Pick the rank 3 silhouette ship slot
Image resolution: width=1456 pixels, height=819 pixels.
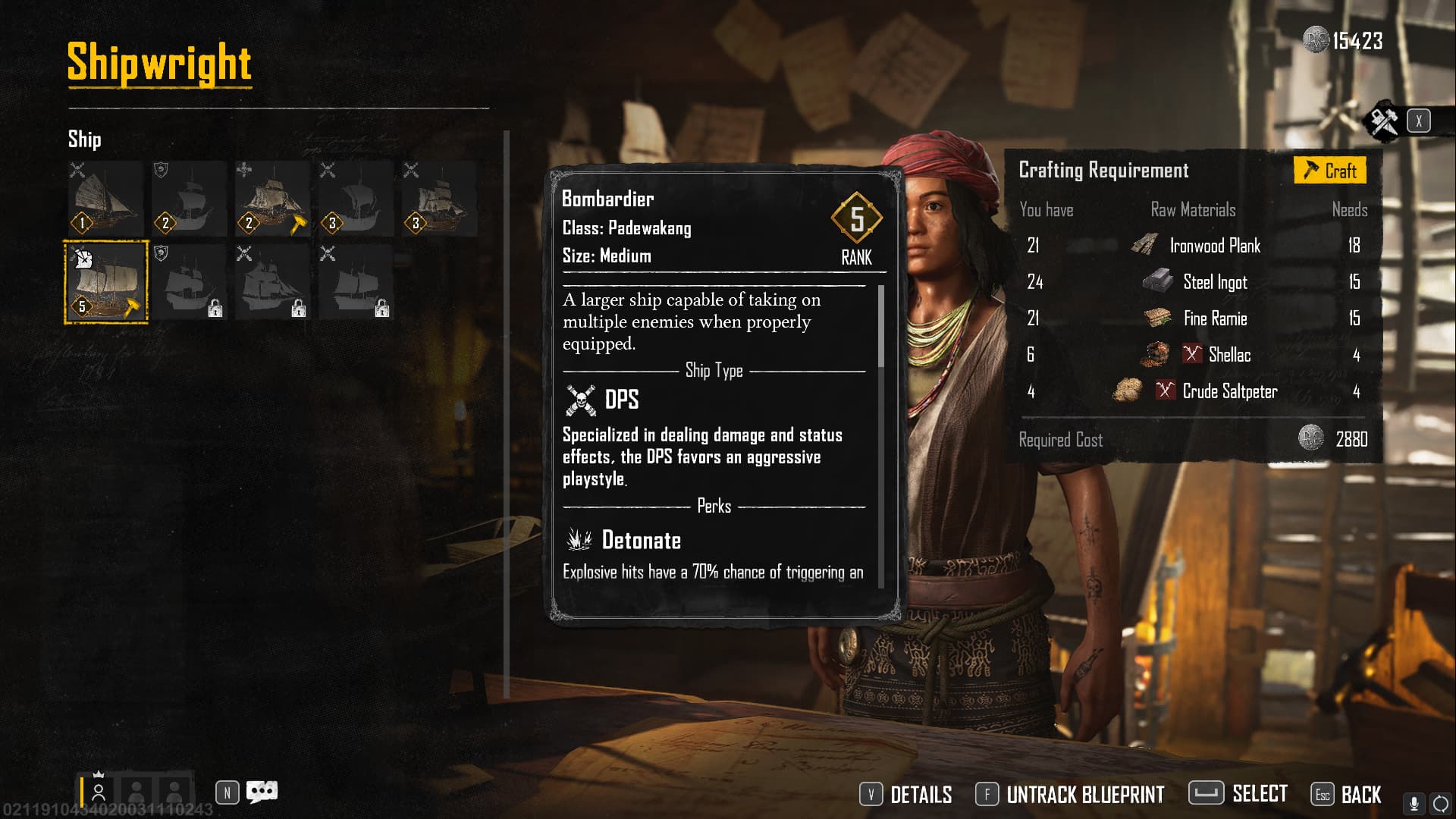(356, 199)
